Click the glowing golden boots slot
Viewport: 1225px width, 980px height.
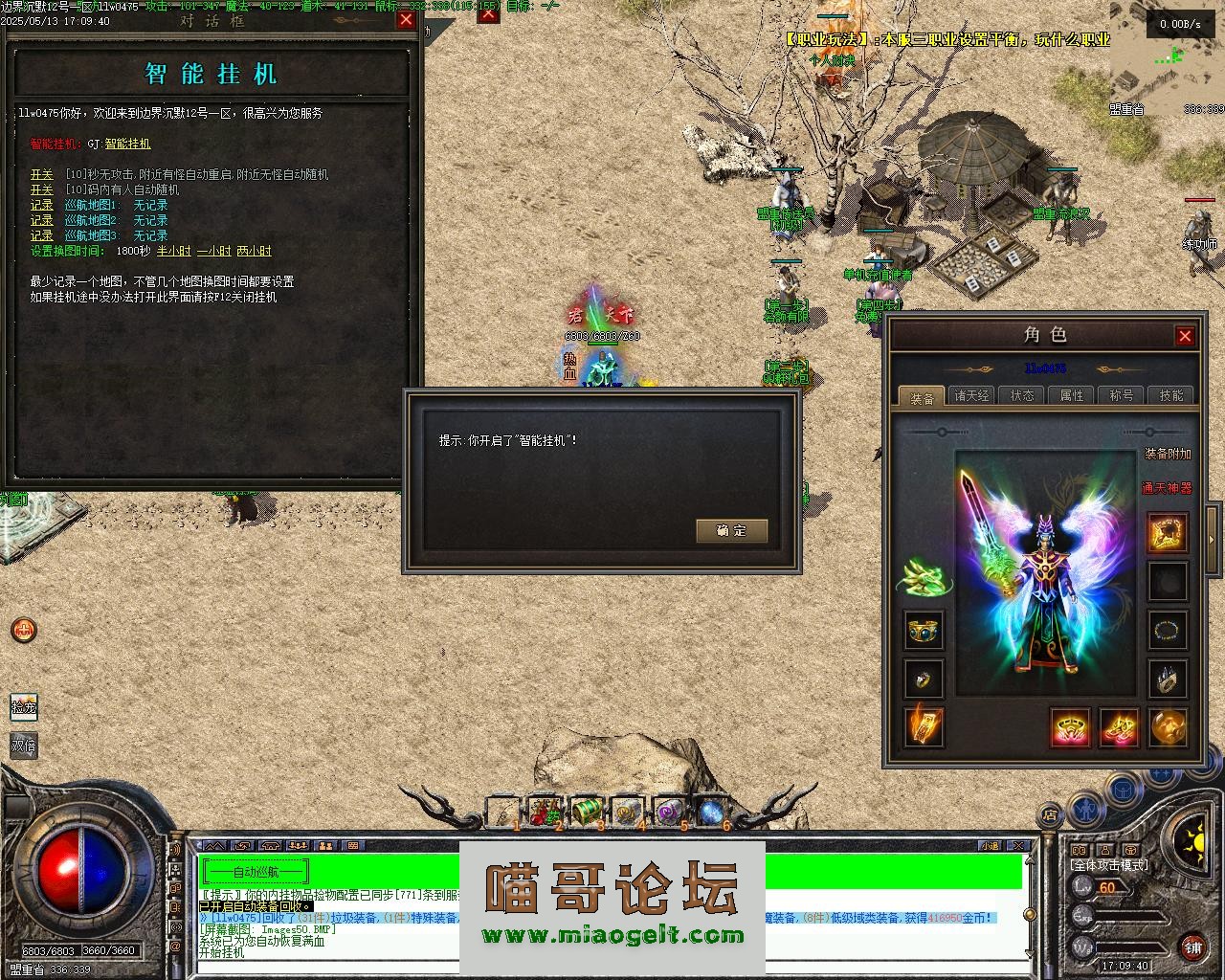(x=1118, y=727)
